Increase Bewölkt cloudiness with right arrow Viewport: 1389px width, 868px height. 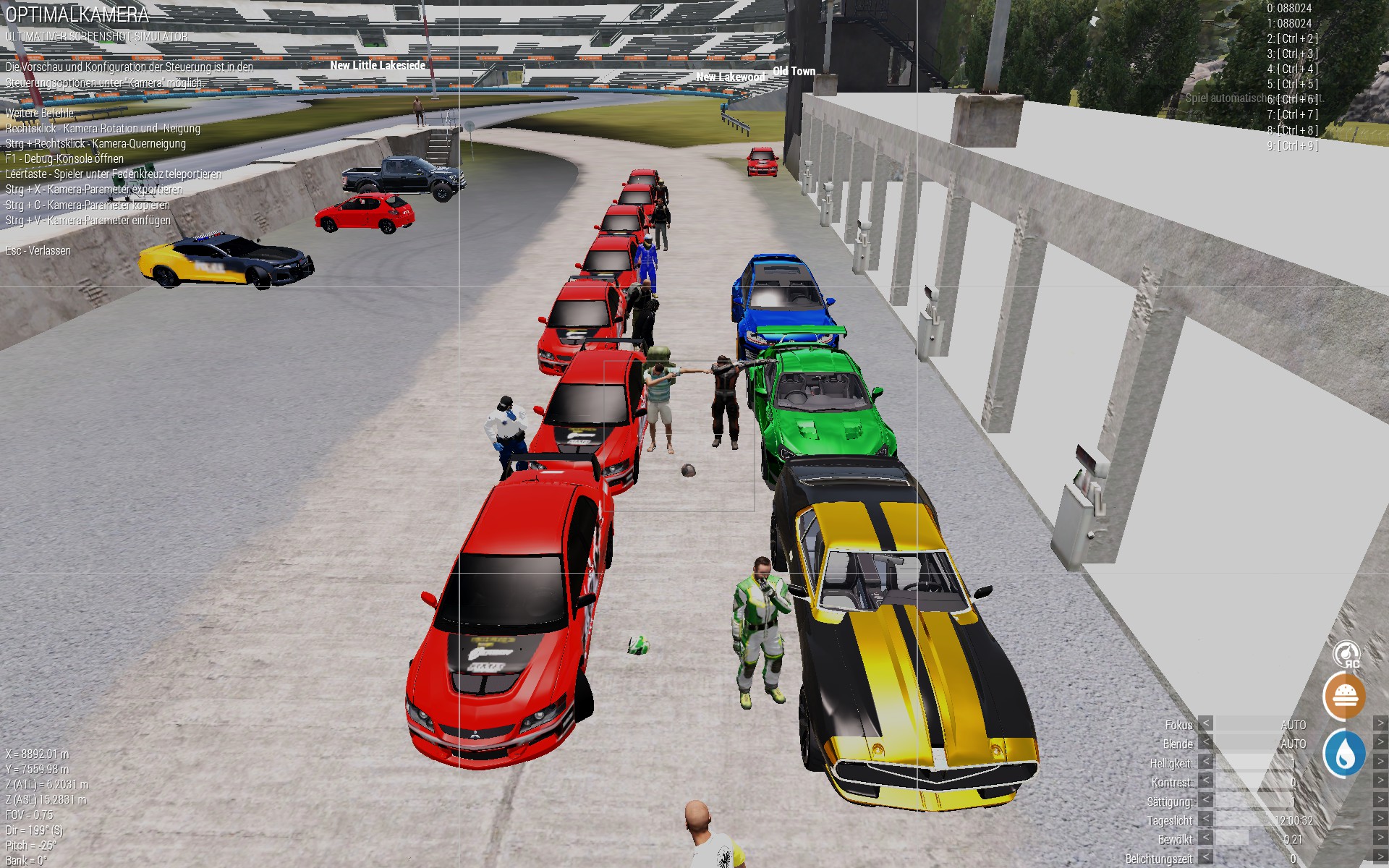coord(1380,839)
